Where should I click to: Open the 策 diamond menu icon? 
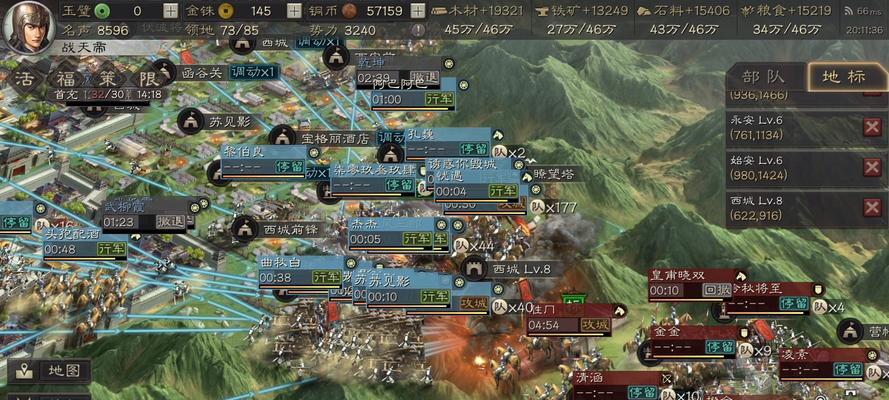[108, 78]
